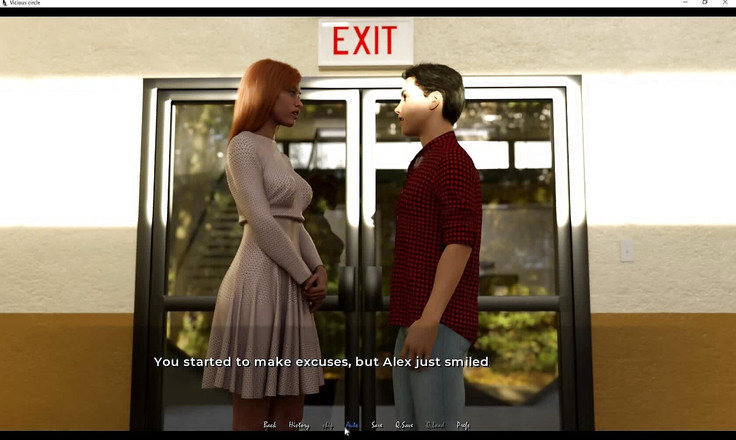The width and height of the screenshot is (736, 440).
Task: Toggle Skip mode in the quick menu
Action: click(x=328, y=425)
